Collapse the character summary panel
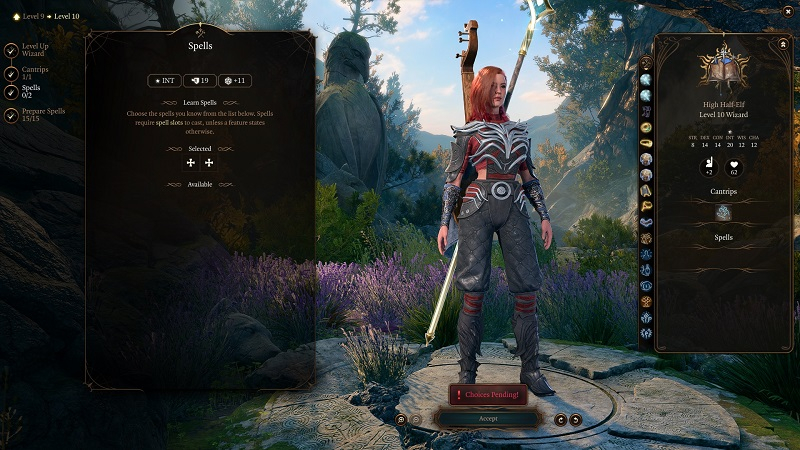 tap(782, 44)
